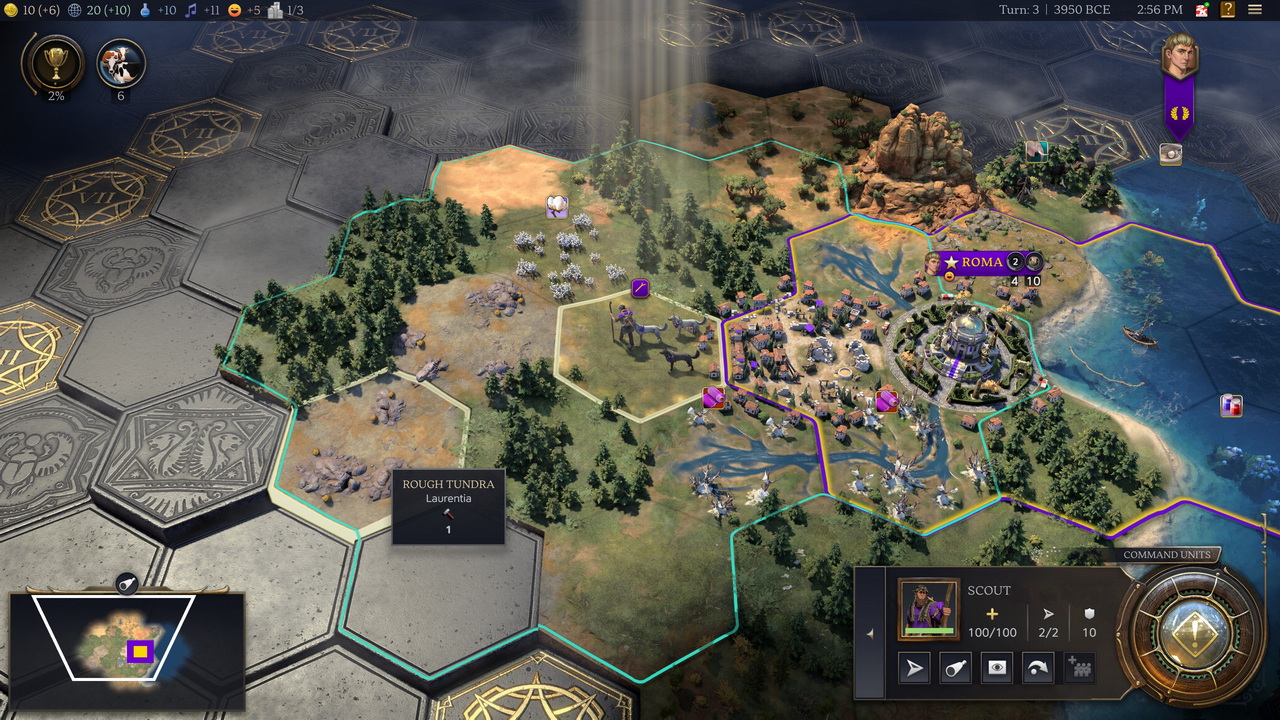Screen dimensions: 1280x720
Task: Open the main menu hamburger button
Action: coord(1255,10)
